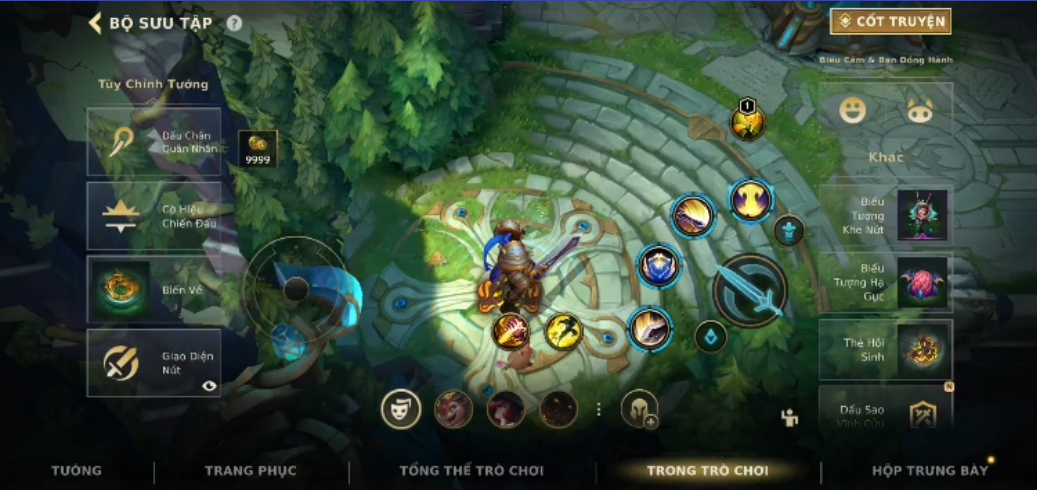Go back from the Bộ Sưu Tập screen
Viewport: 1037px width, 490px height.
[x=96, y=23]
